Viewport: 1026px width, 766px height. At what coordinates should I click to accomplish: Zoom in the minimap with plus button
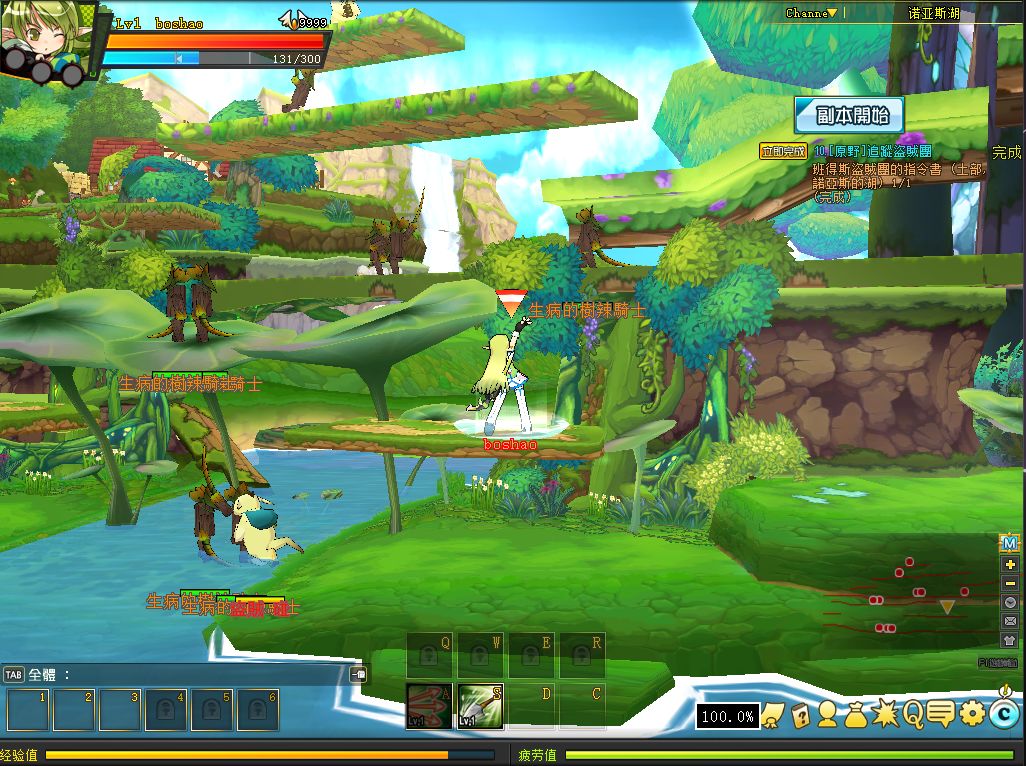(1009, 564)
